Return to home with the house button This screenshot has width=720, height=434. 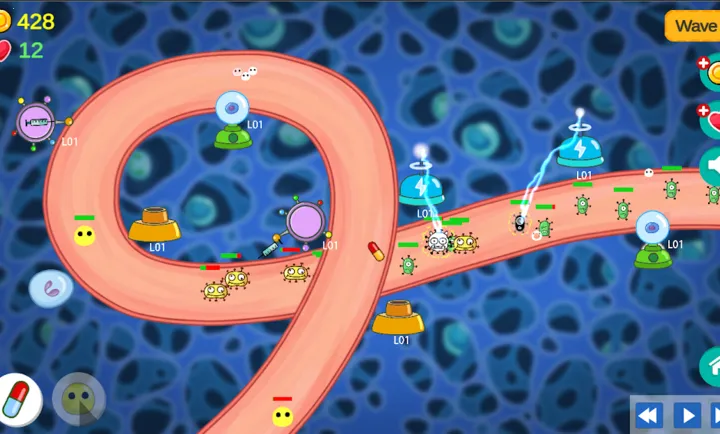711,367
